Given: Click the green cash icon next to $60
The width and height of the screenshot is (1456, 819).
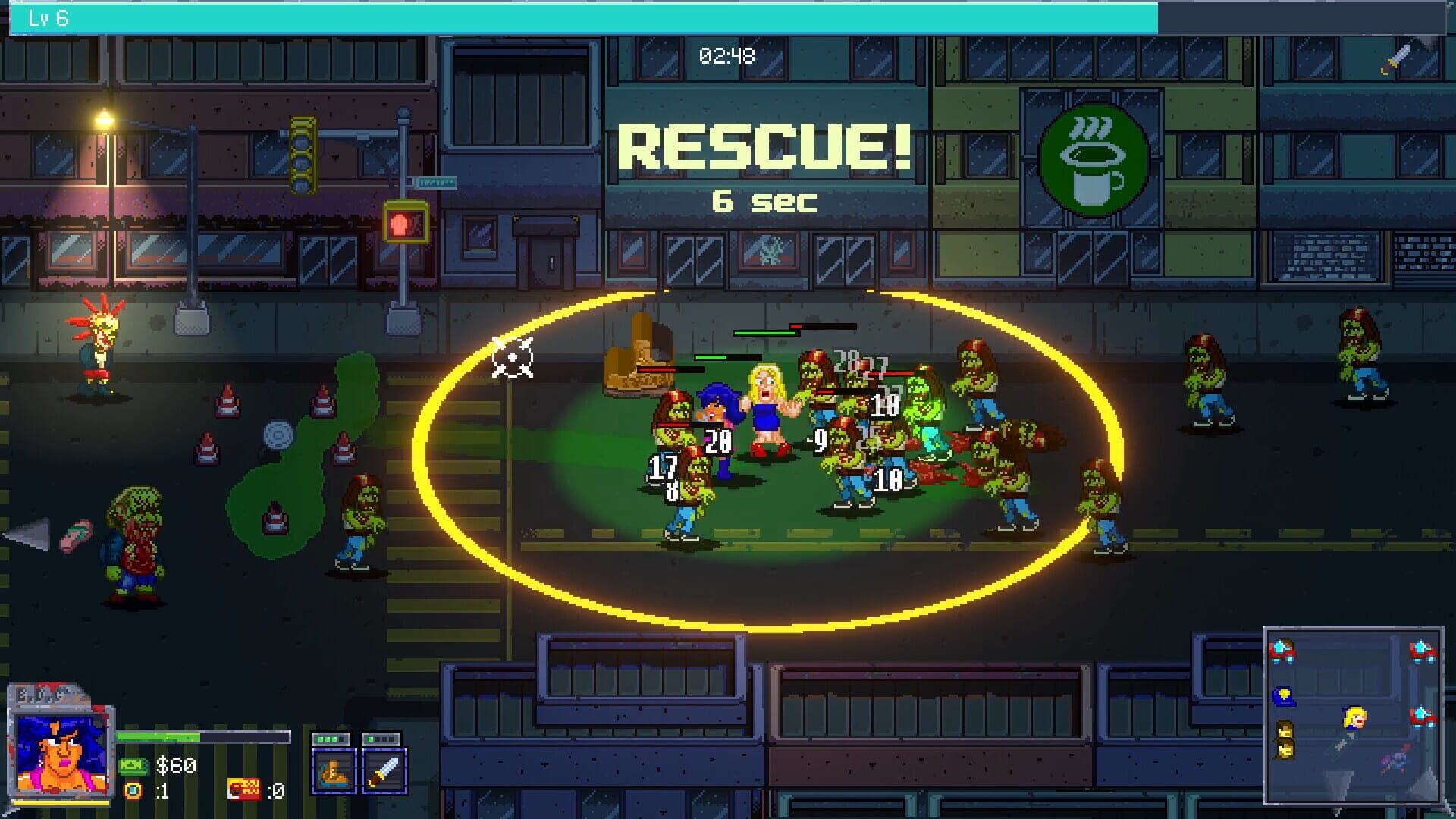Looking at the screenshot, I should tap(133, 767).
